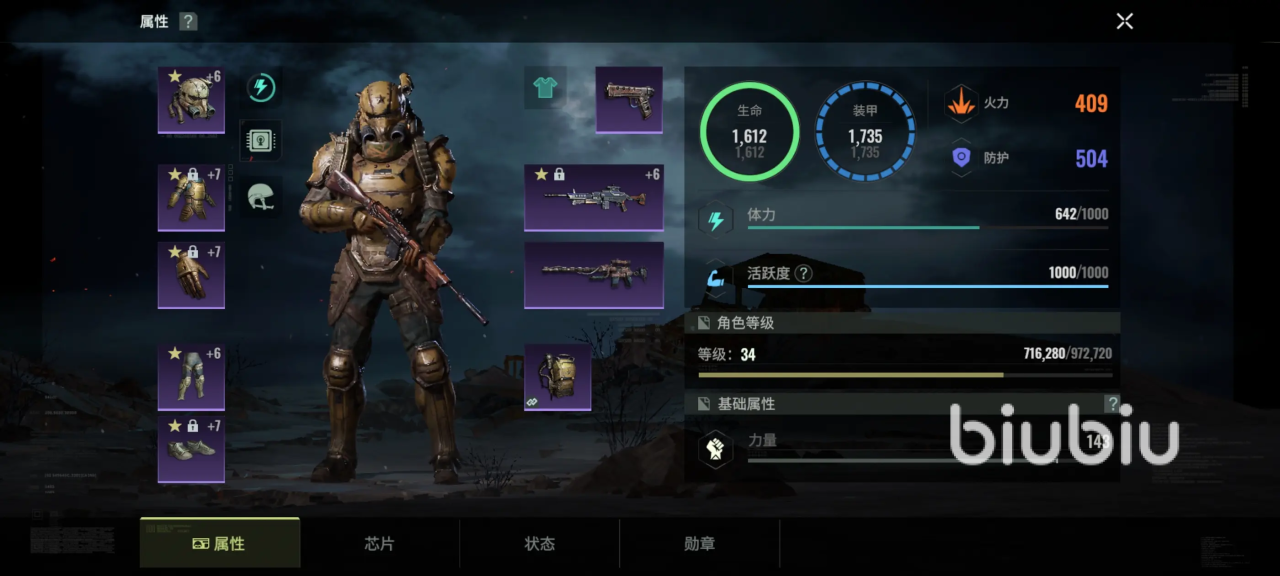
Task: Select the backpack slot
Action: coord(557,377)
